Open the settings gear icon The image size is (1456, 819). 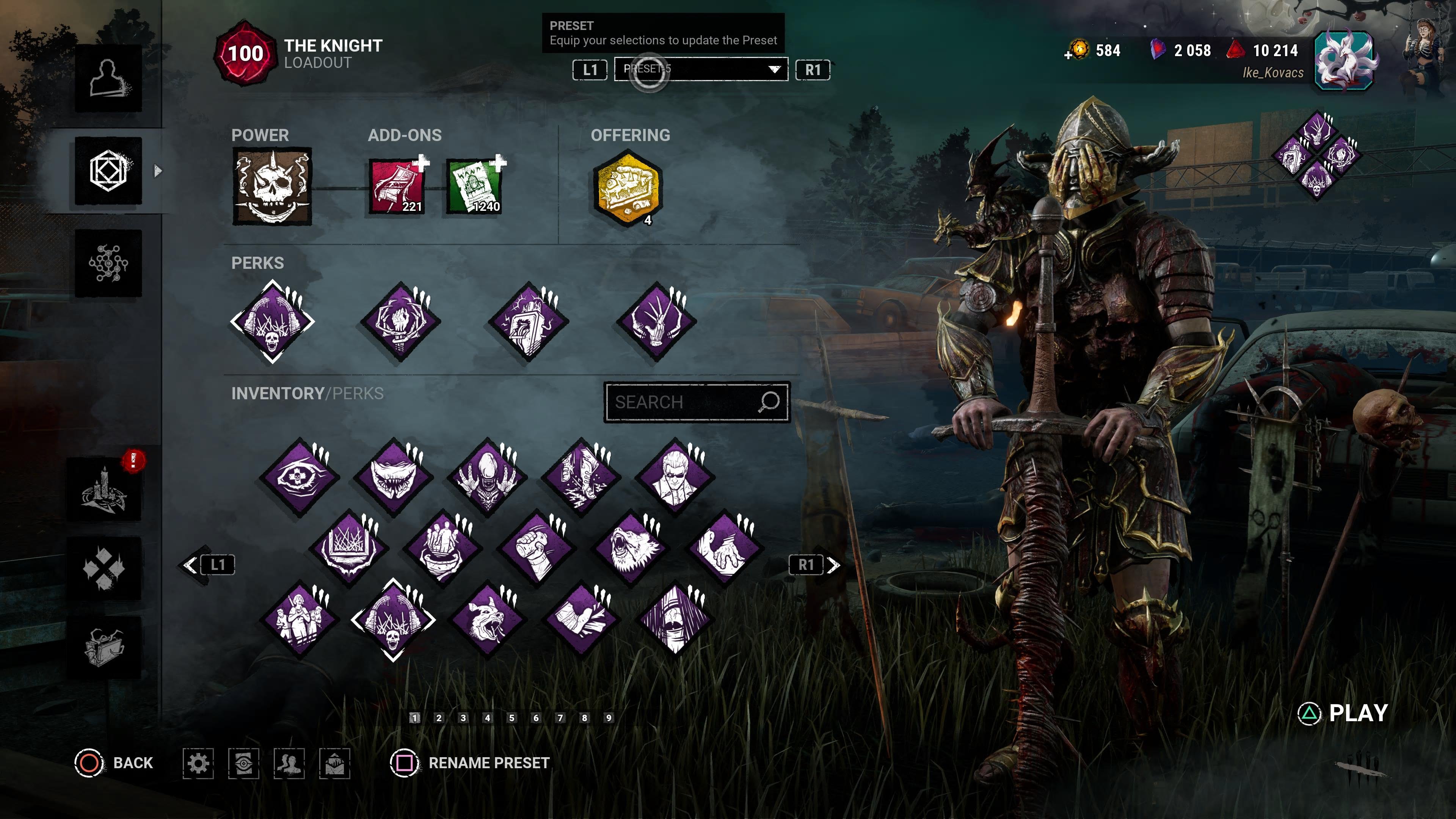198,764
